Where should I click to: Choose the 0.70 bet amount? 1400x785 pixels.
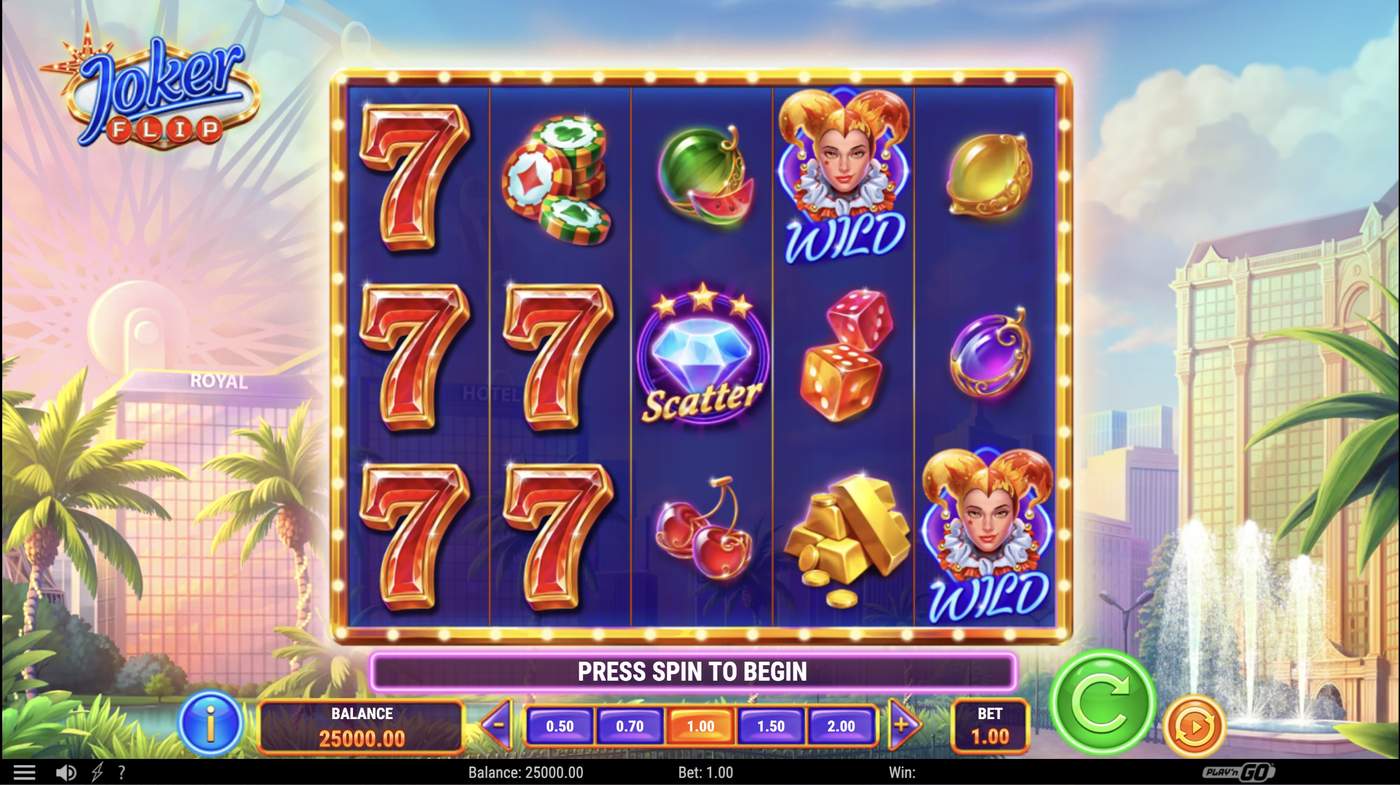(630, 726)
